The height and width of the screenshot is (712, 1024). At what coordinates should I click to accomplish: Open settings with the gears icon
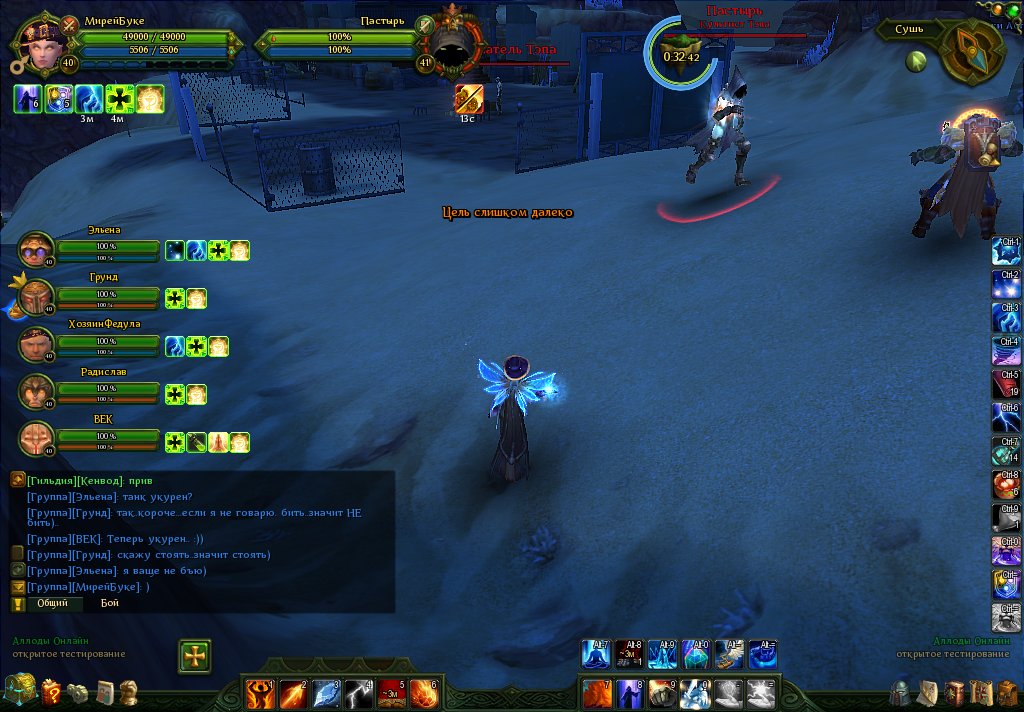[x=77, y=692]
